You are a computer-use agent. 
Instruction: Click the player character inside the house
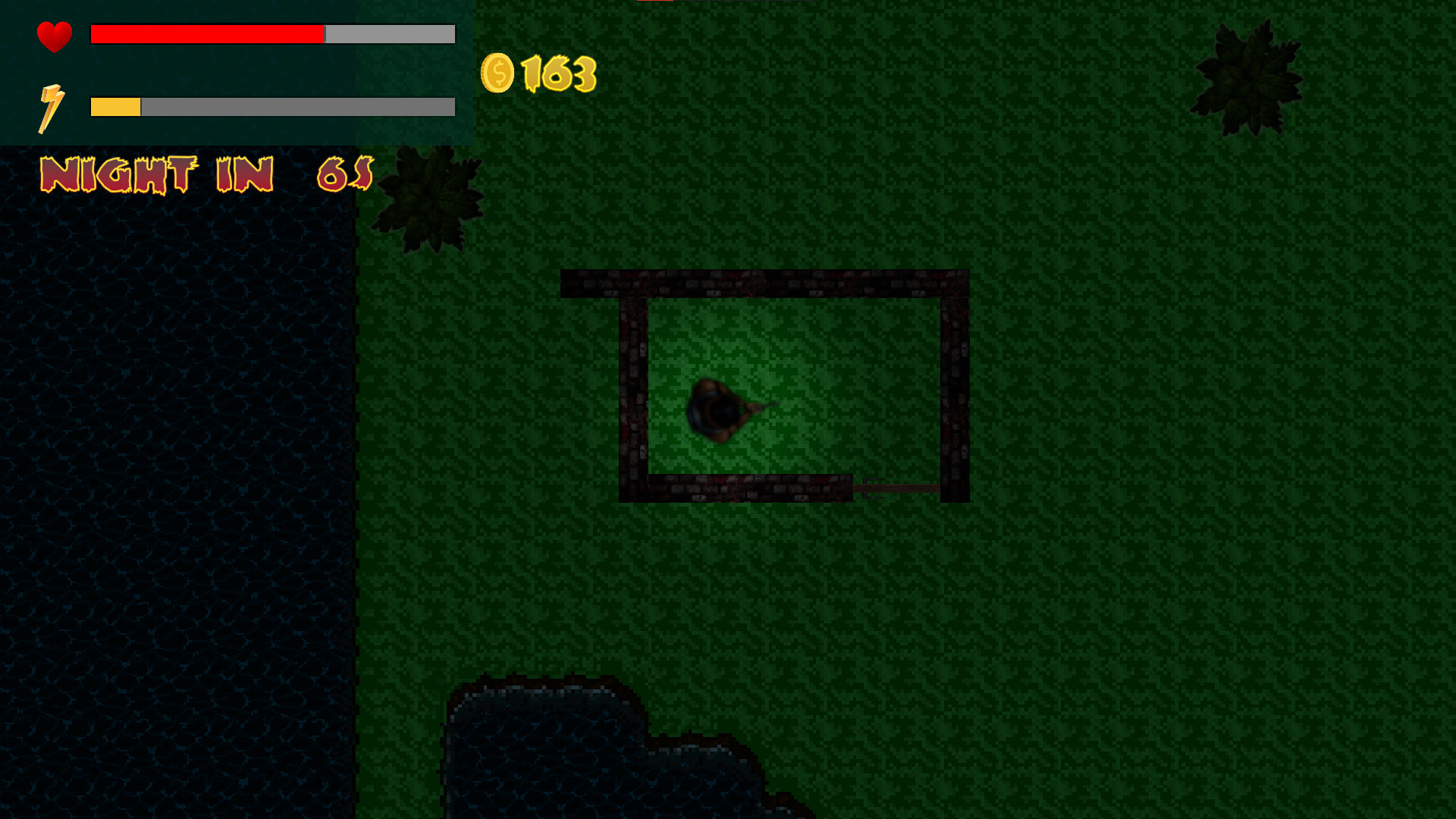pos(717,409)
